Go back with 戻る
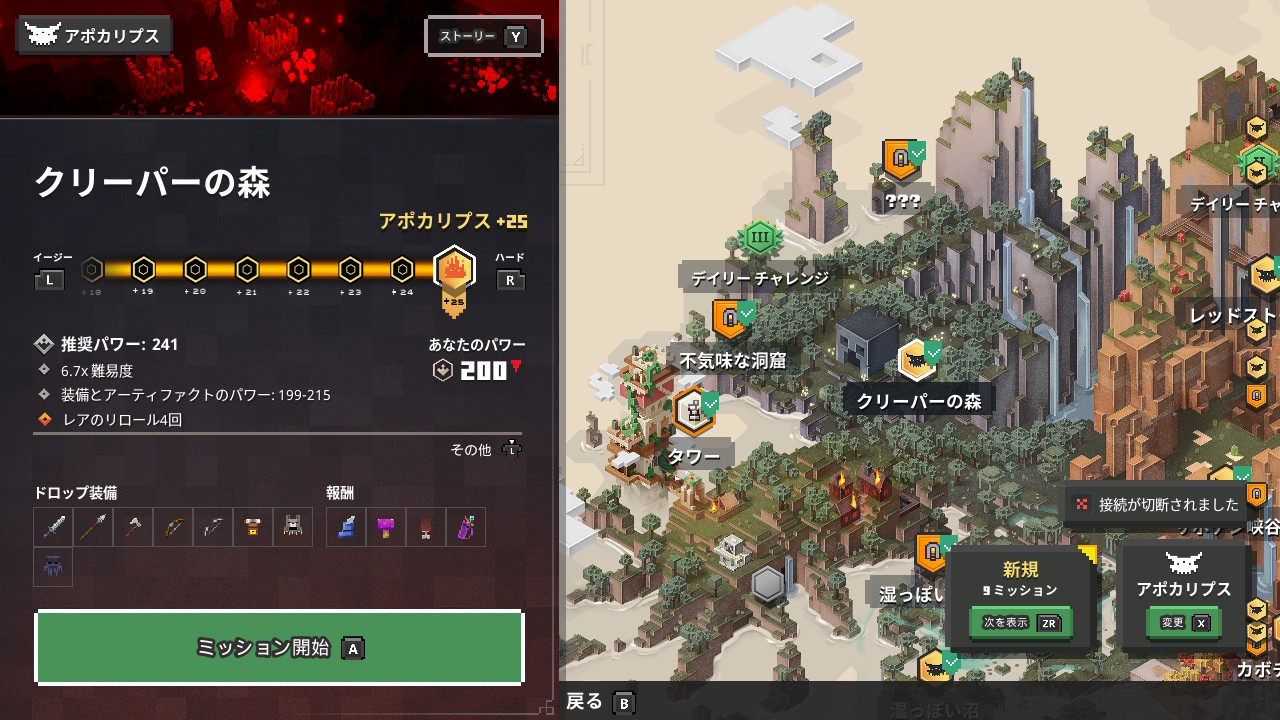This screenshot has height=720, width=1280. (x=600, y=702)
